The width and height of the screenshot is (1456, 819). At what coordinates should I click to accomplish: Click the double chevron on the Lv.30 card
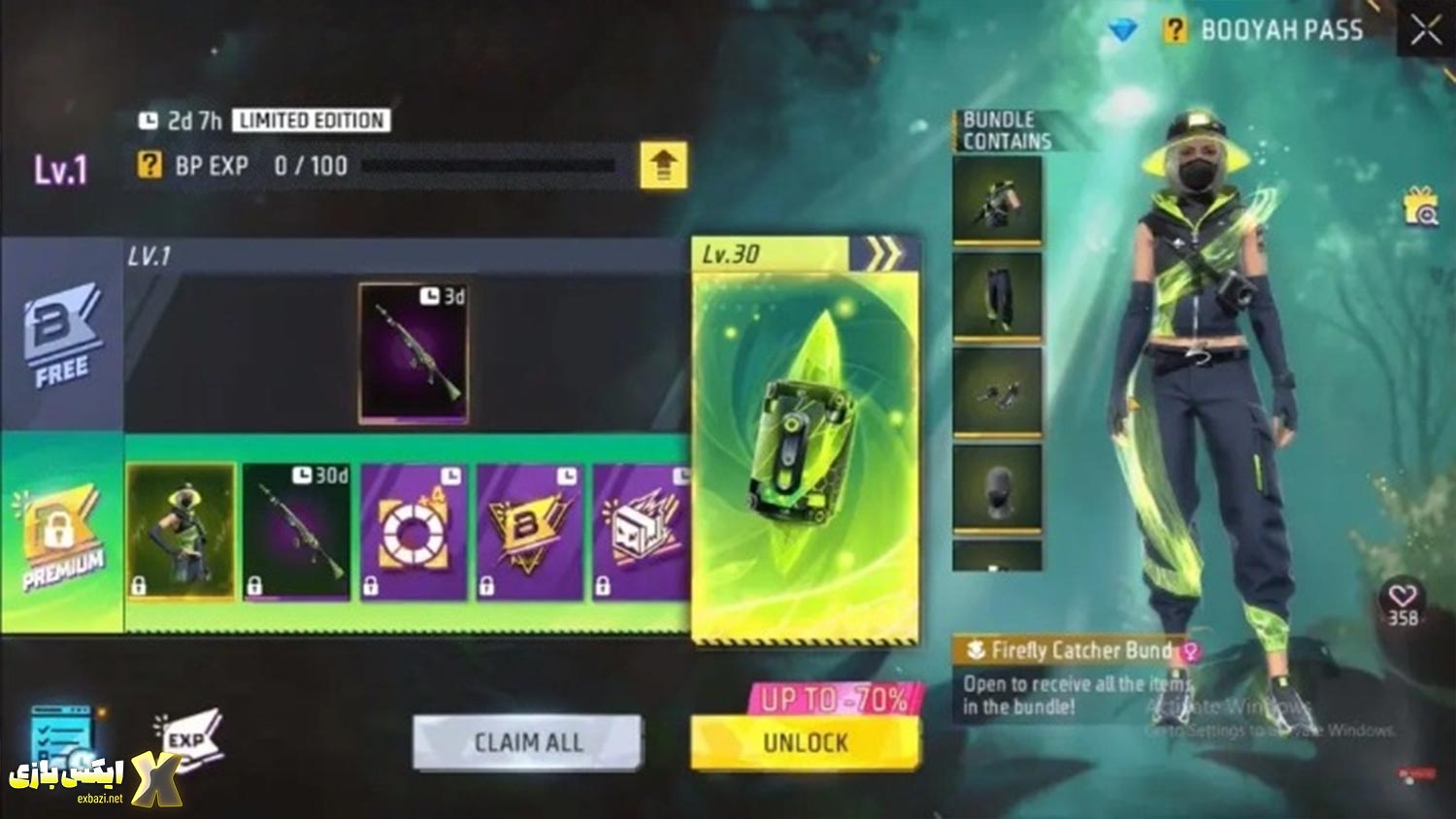coord(881,254)
